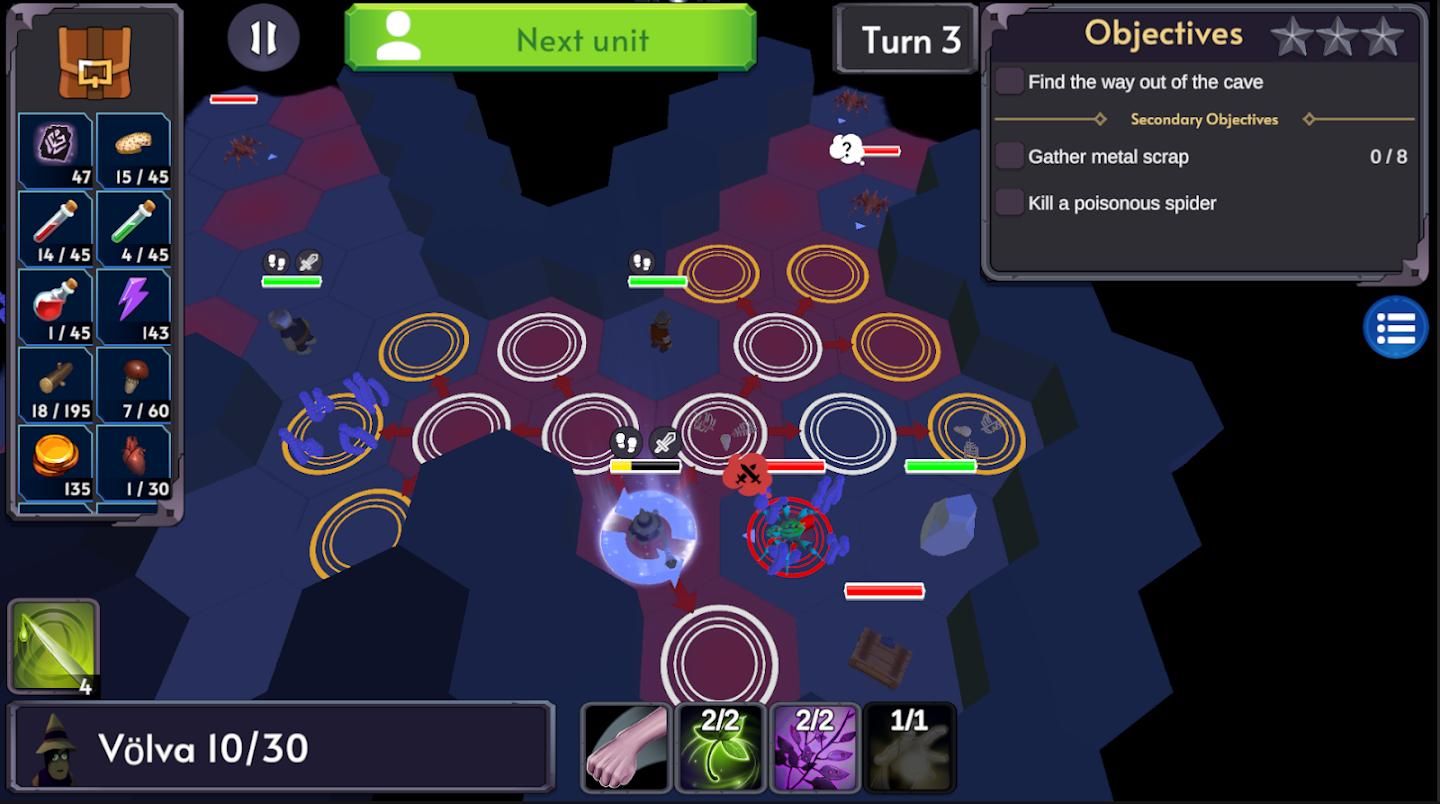Open the blue list menu button

[x=1395, y=327]
